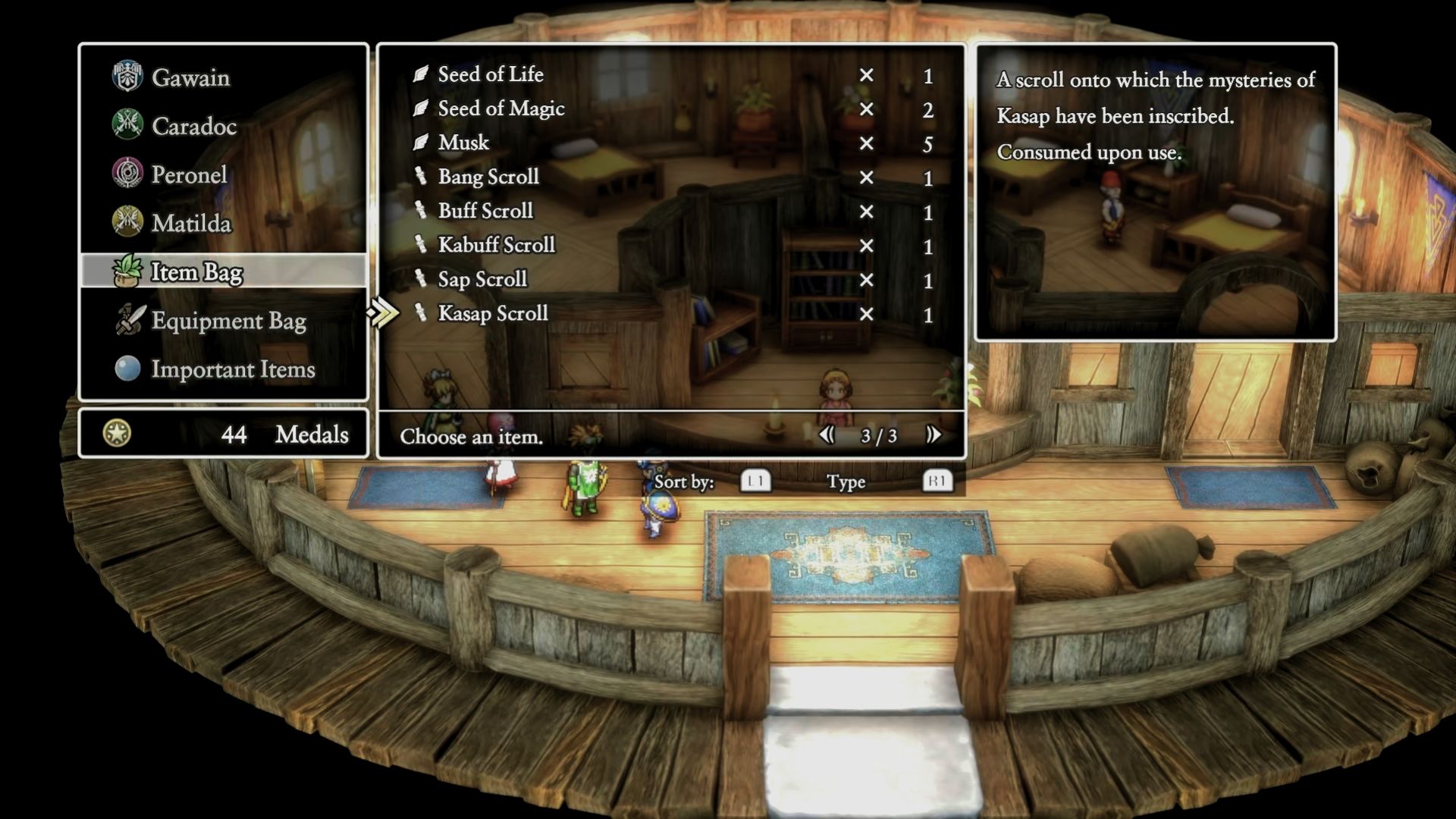Use the highlighted Kasap Scroll

(493, 313)
